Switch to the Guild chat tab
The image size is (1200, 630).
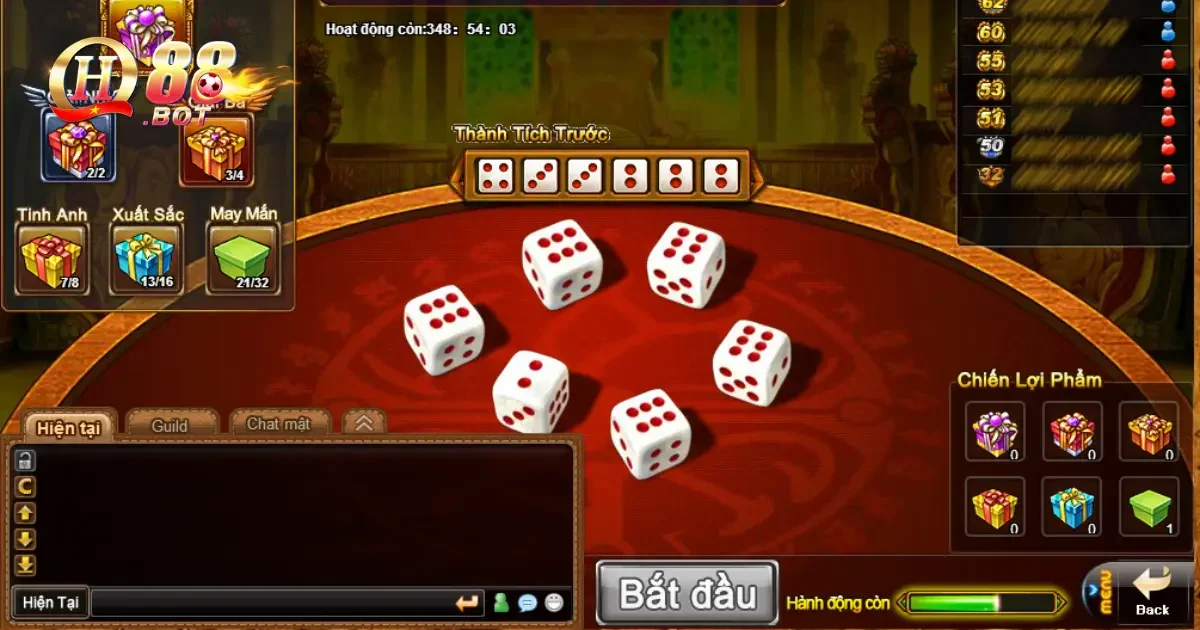point(170,426)
